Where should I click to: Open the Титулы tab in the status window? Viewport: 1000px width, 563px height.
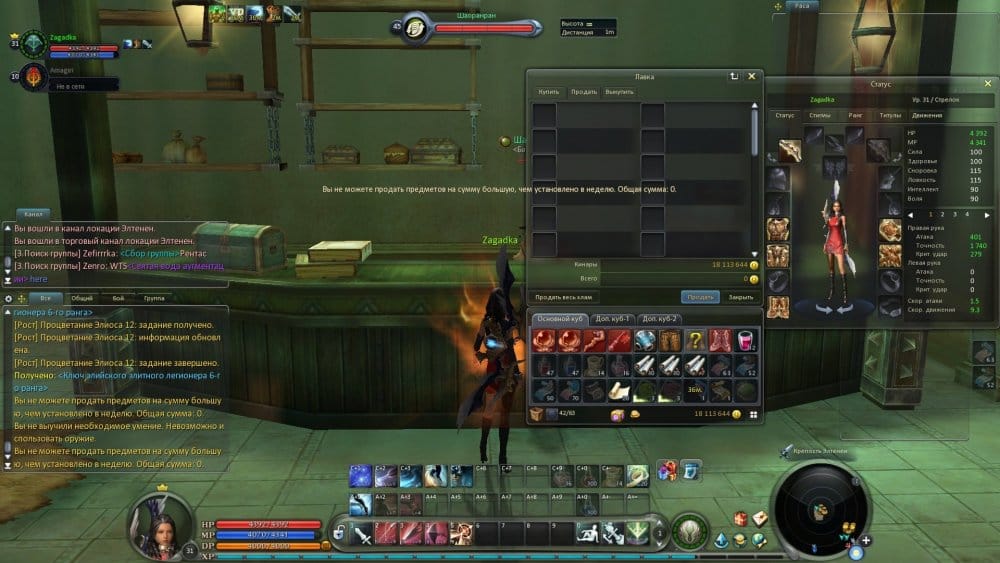click(890, 115)
